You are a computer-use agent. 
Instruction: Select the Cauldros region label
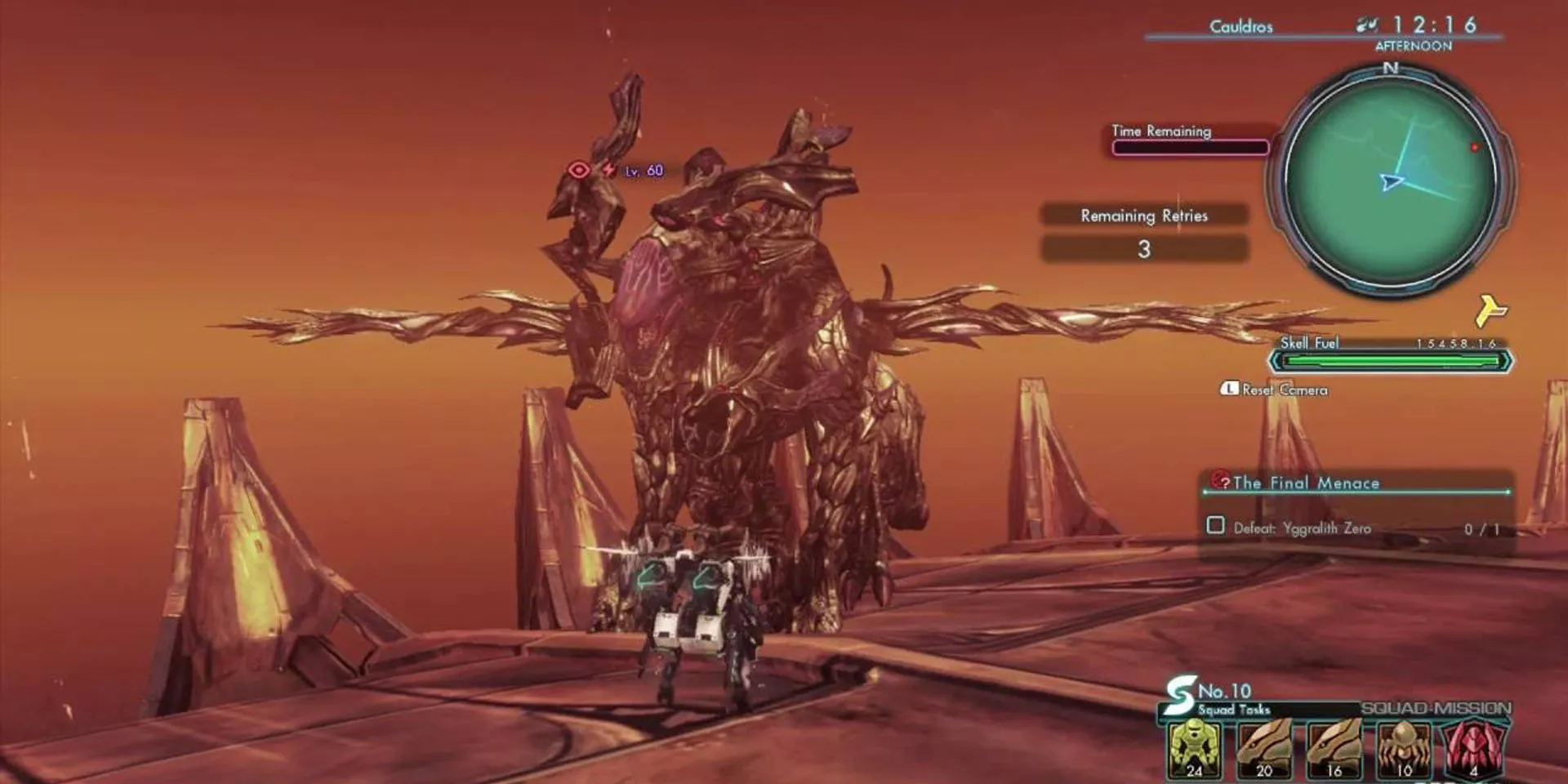(x=1241, y=25)
